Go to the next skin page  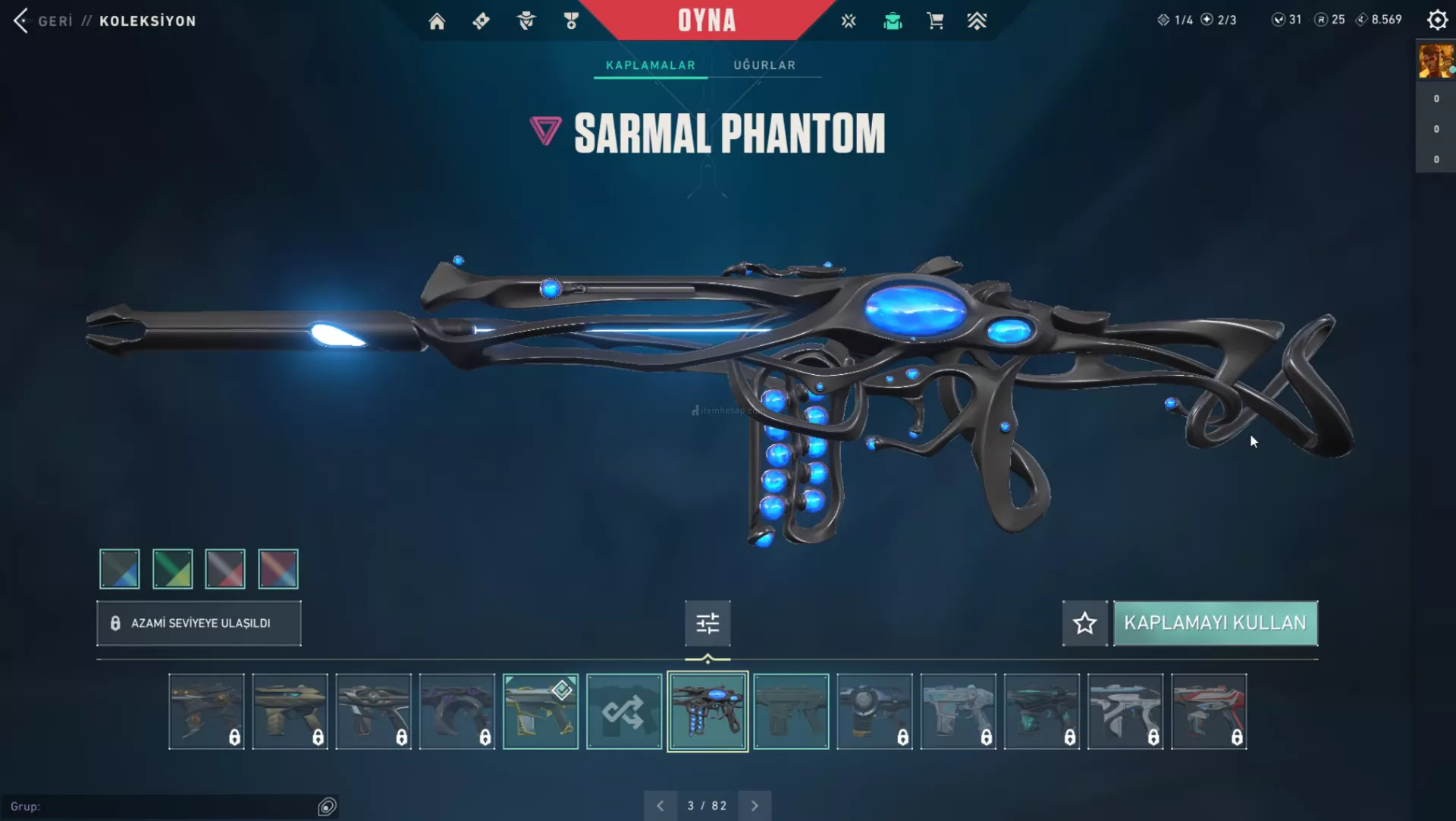[755, 806]
